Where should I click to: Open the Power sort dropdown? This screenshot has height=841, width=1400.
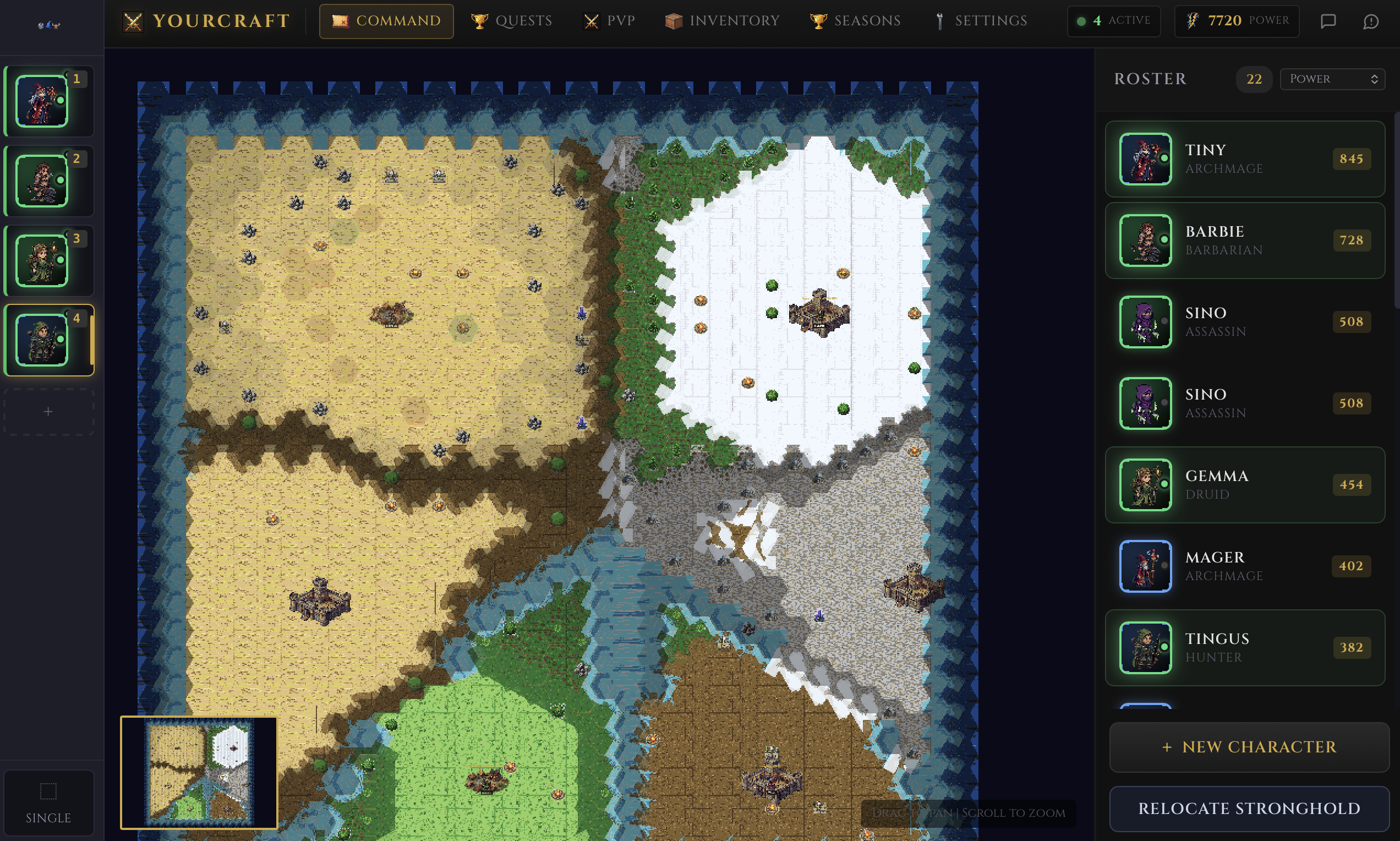[1332, 79]
